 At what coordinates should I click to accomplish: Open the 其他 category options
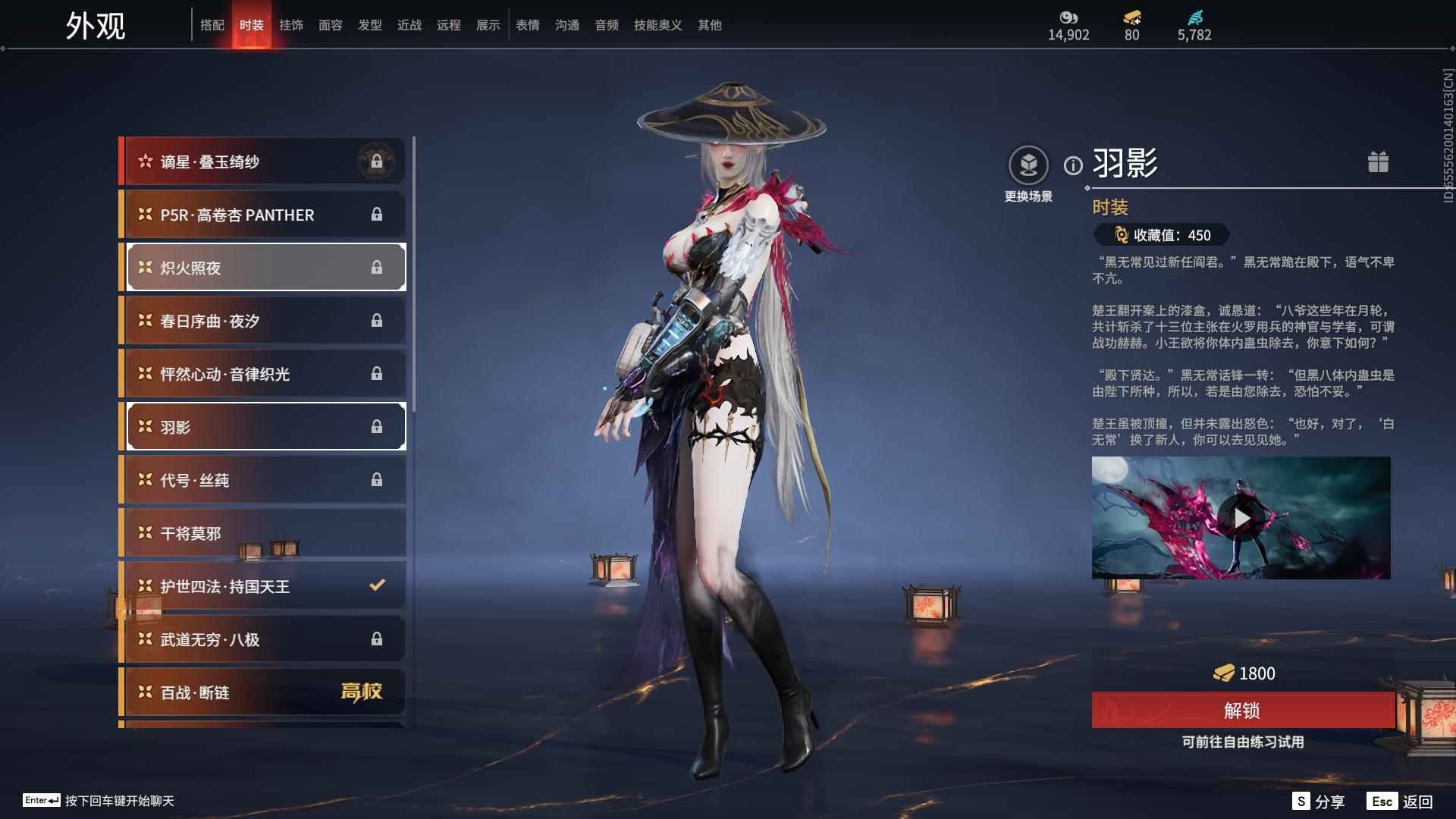pos(710,24)
